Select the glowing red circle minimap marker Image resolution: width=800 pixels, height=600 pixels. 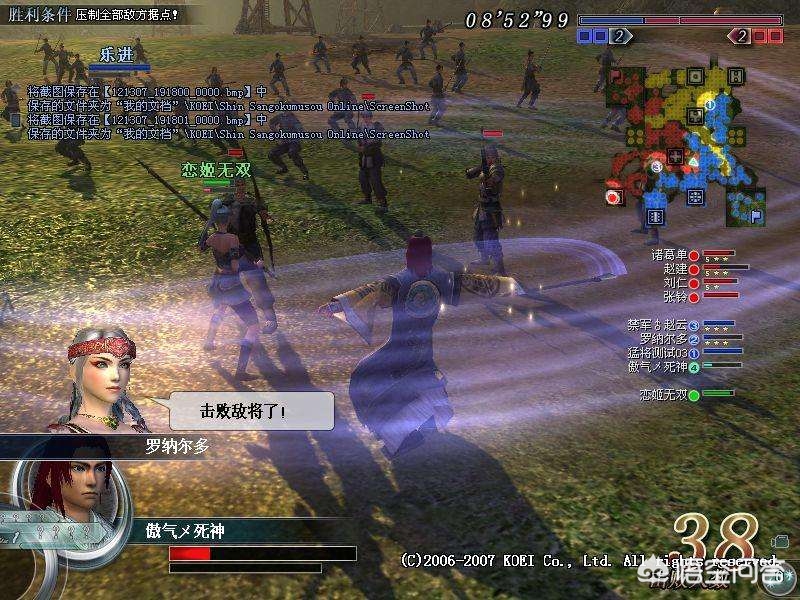[612, 197]
